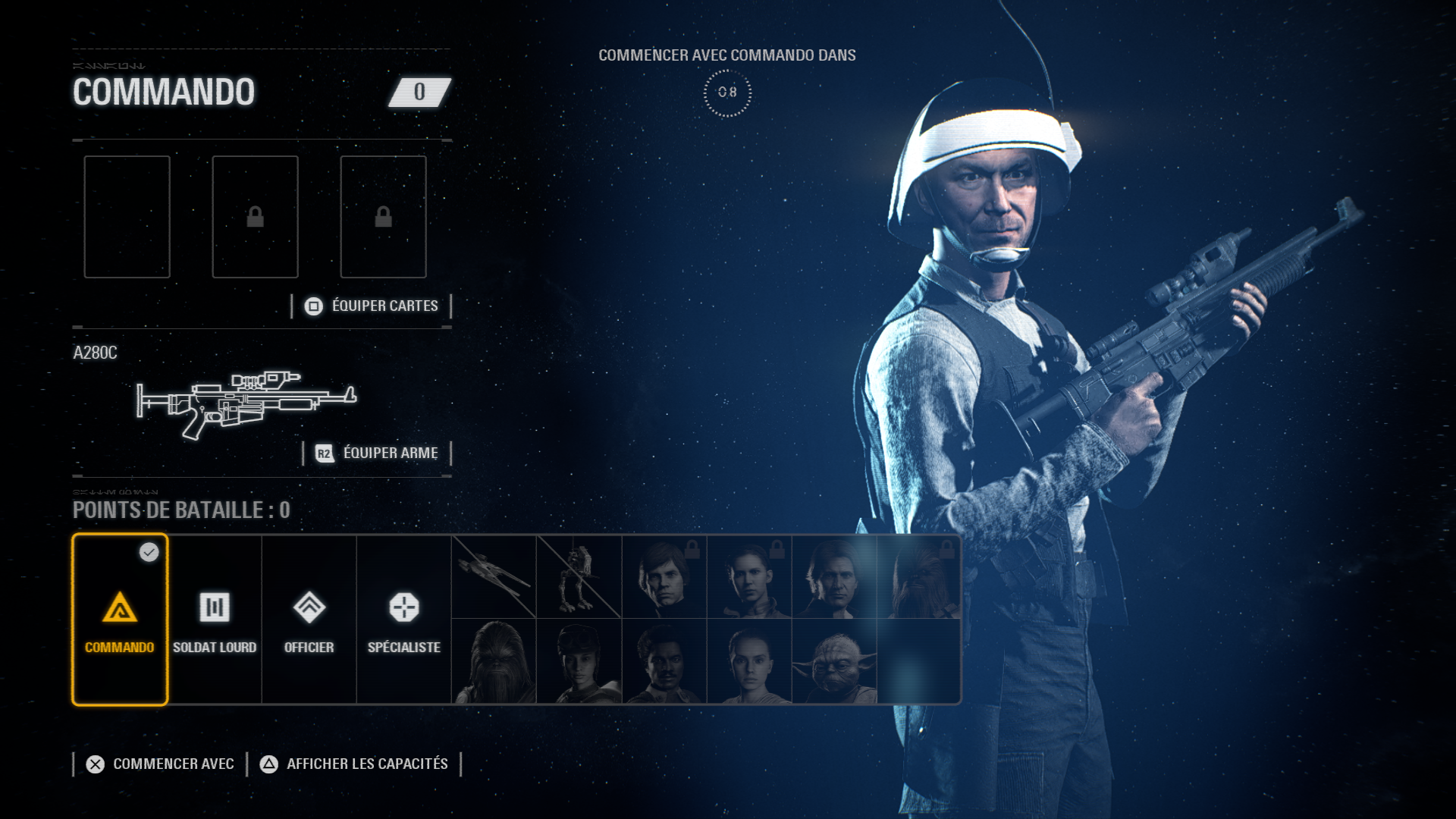Select the U-wing starfighter thumbnail
Image resolution: width=1456 pixels, height=819 pixels.
tap(494, 577)
